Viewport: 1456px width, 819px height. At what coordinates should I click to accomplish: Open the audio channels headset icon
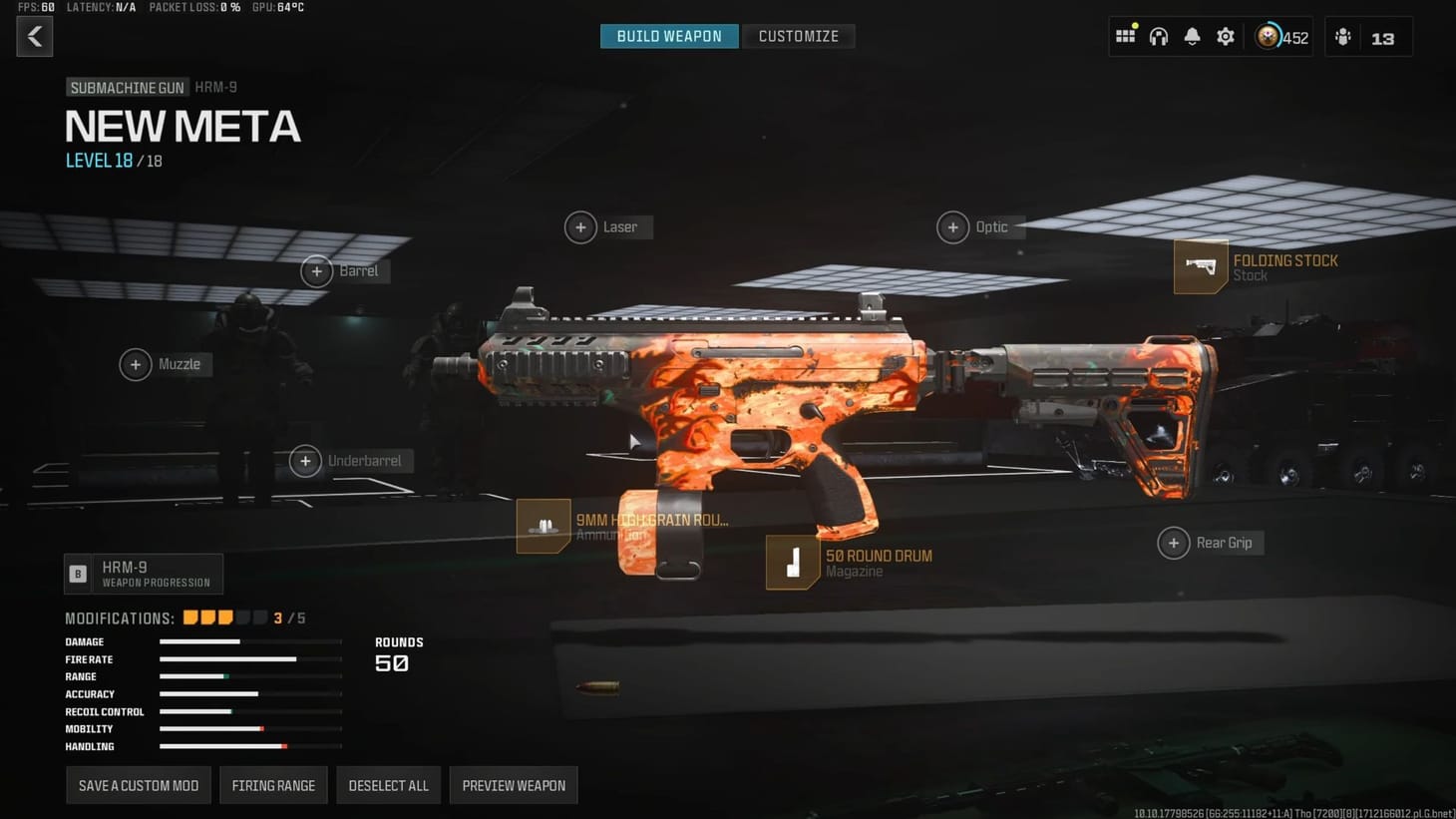(x=1159, y=35)
